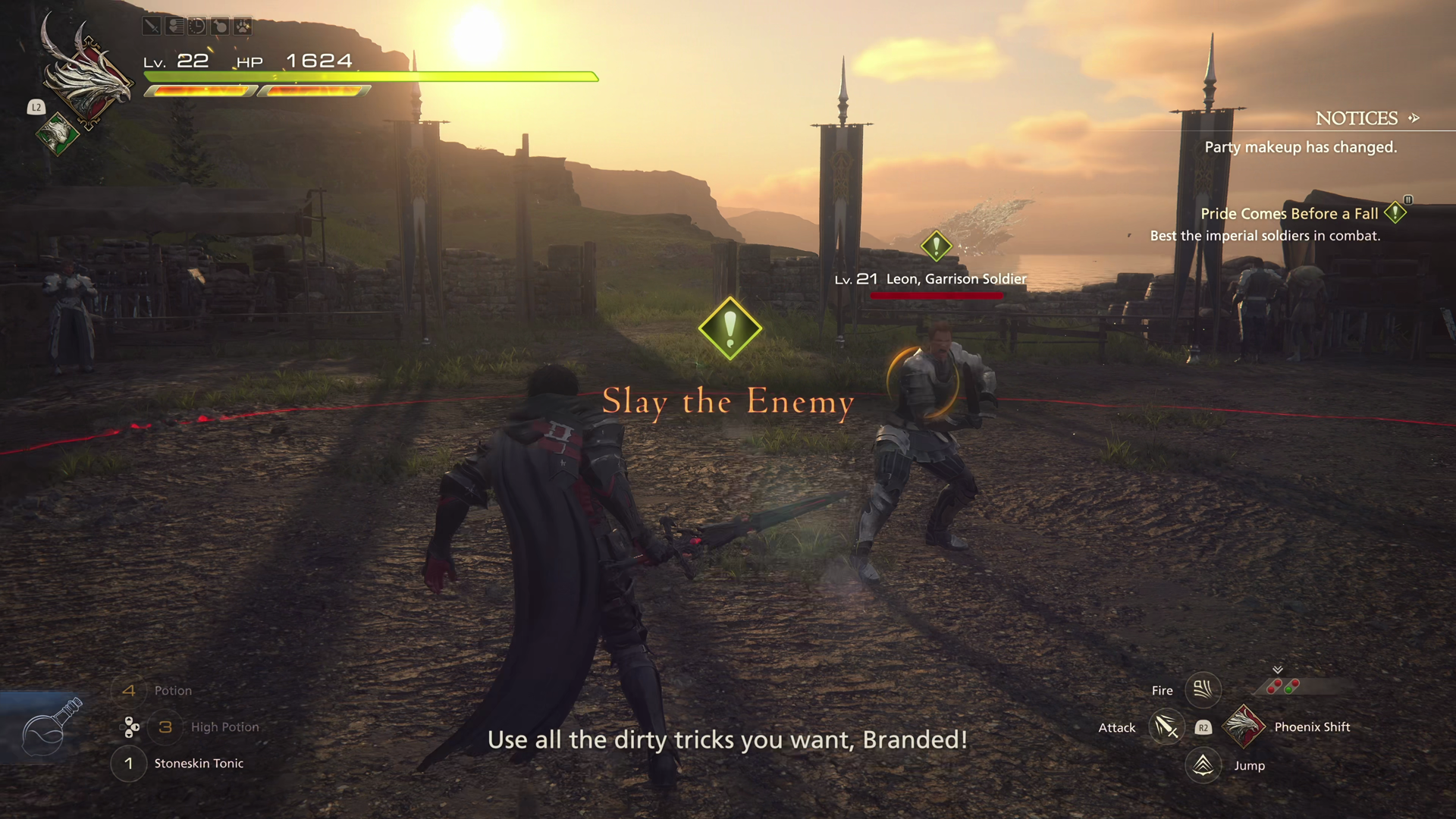Screen dimensions: 1456x819
Task: Trigger the Attack sword icon
Action: [1166, 728]
